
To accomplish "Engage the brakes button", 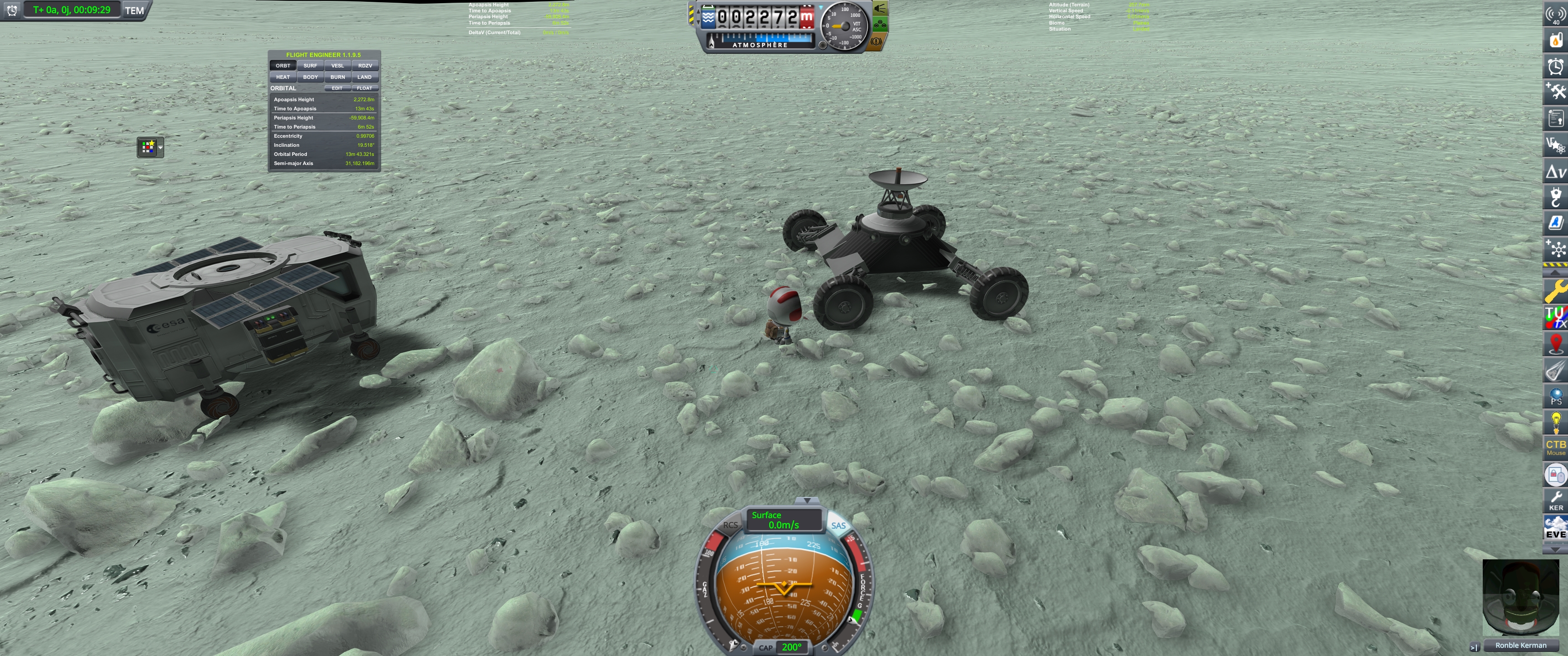I will [876, 42].
